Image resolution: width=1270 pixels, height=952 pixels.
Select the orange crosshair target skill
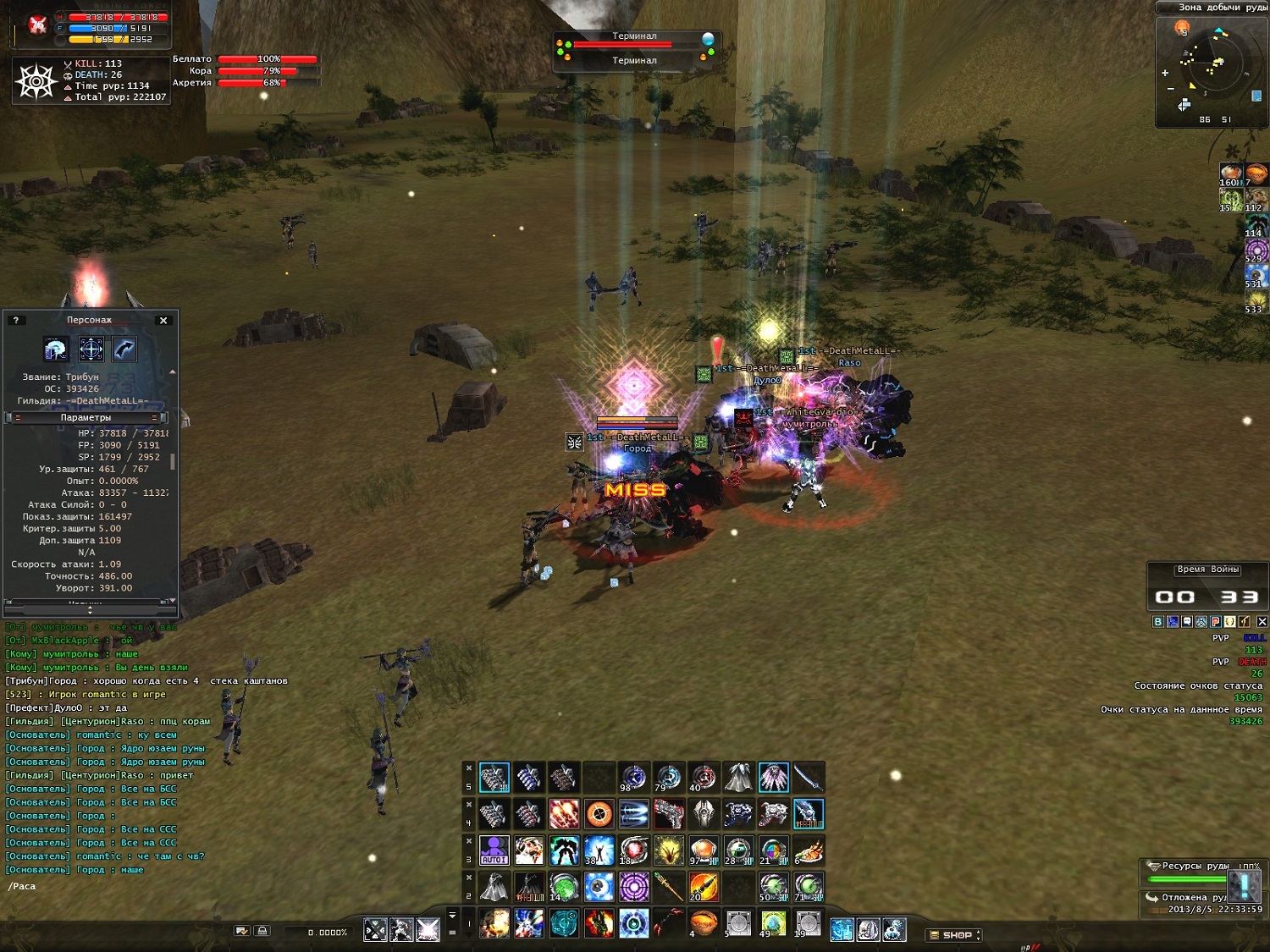(x=599, y=814)
